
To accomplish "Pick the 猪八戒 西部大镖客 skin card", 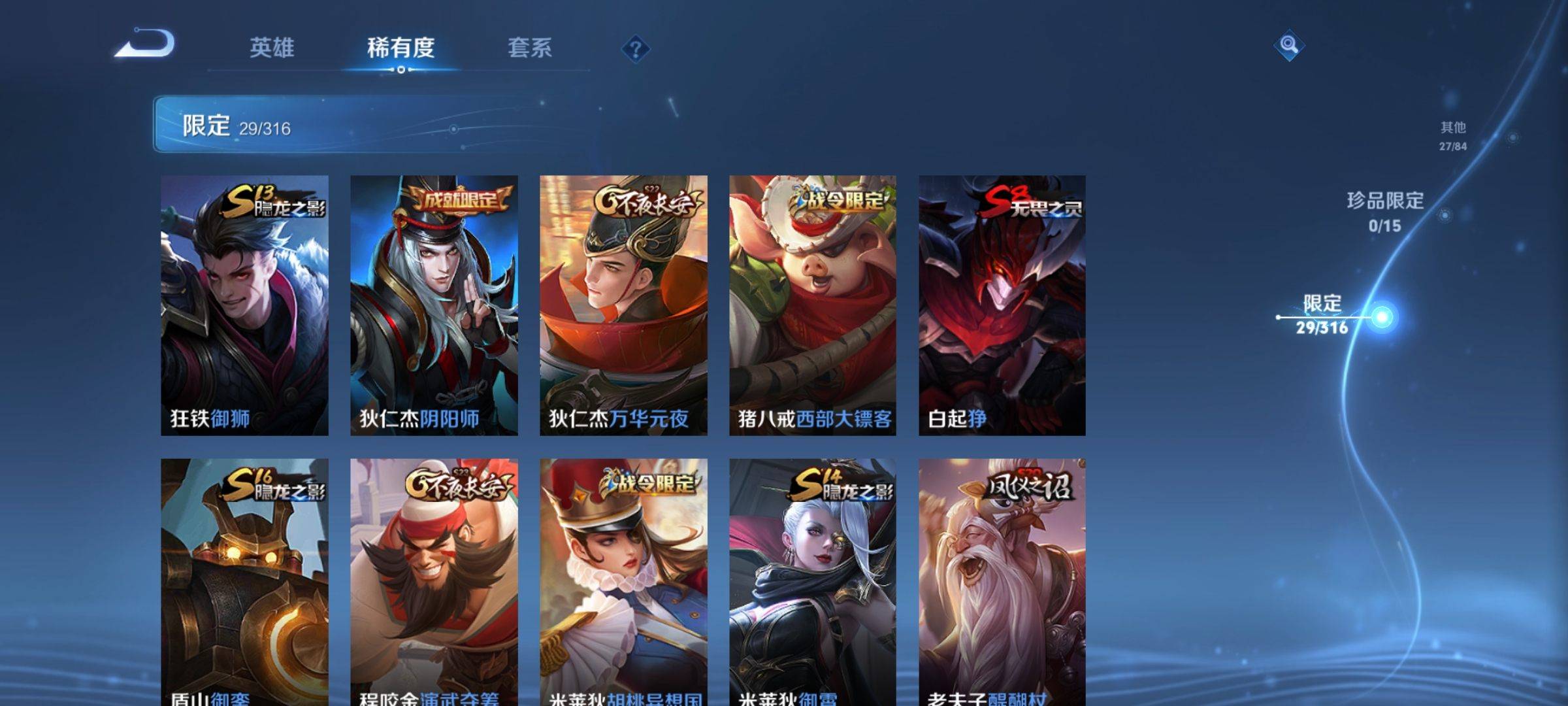I will point(813,305).
